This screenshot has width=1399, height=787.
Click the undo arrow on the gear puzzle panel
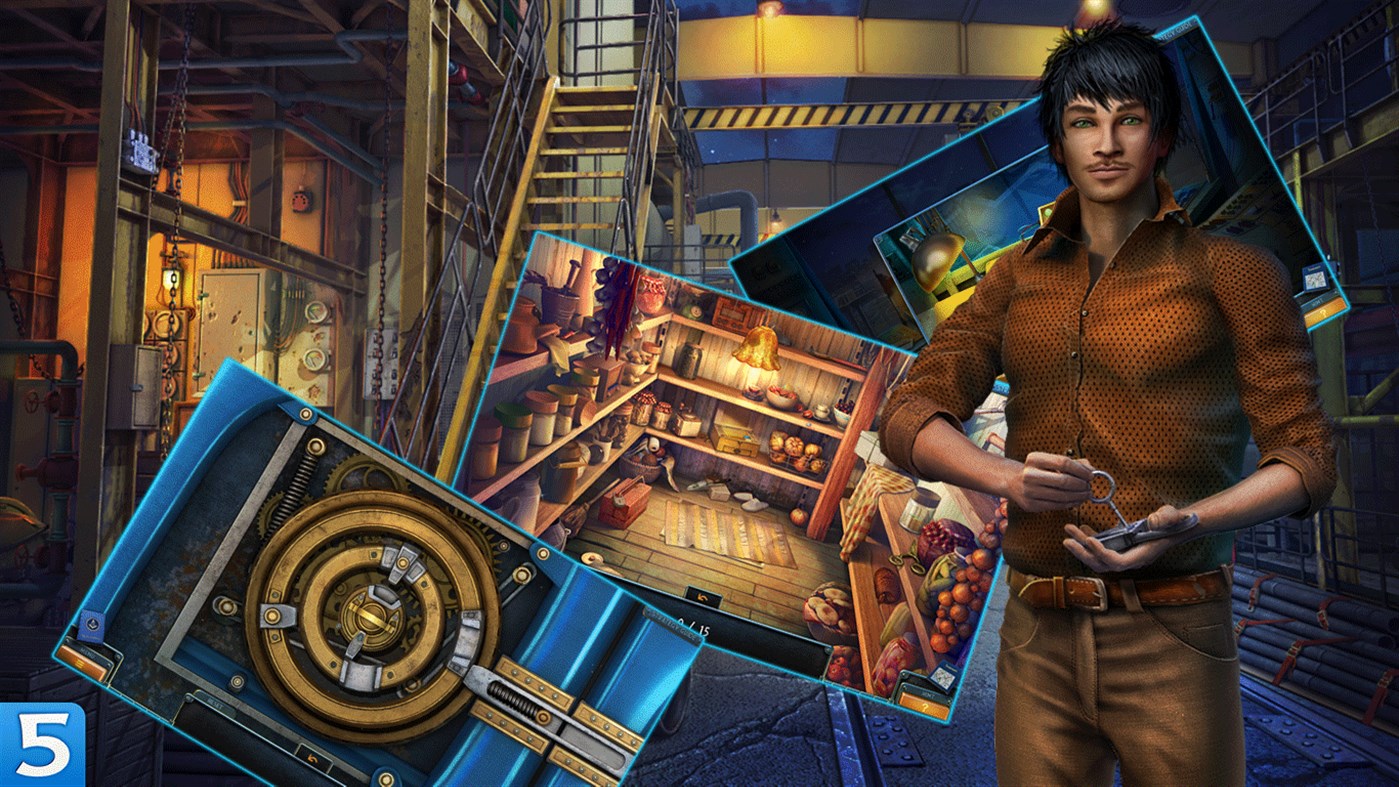[312, 756]
